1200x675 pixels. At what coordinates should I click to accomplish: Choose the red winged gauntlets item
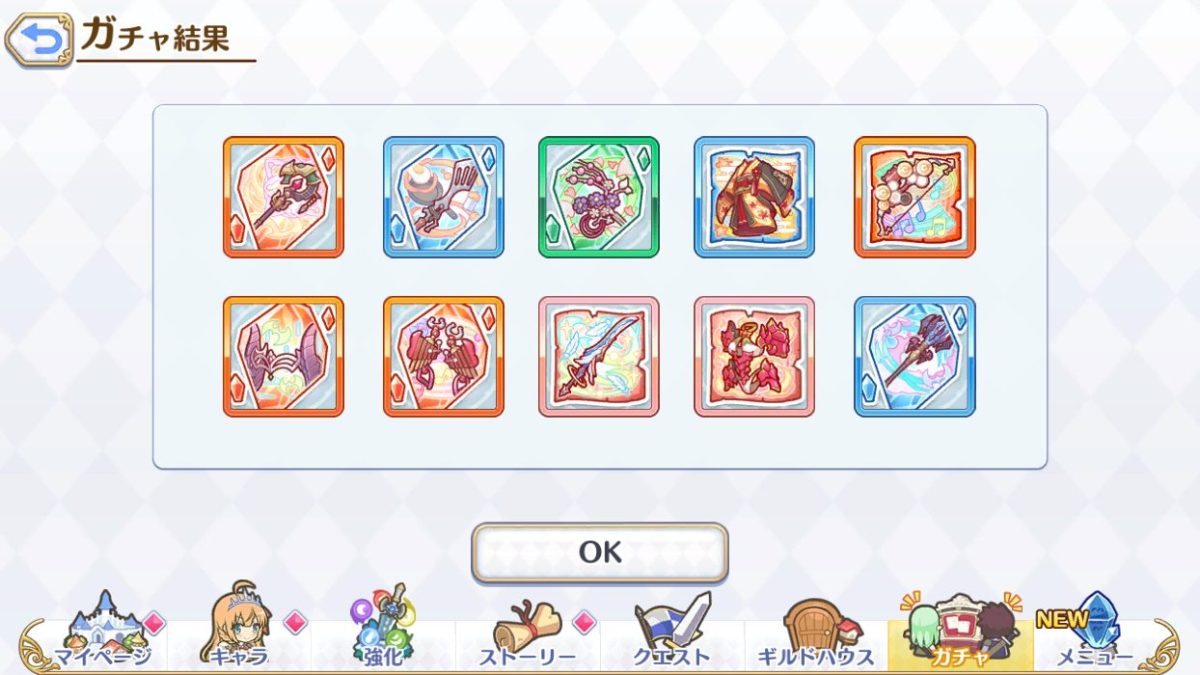tap(443, 356)
